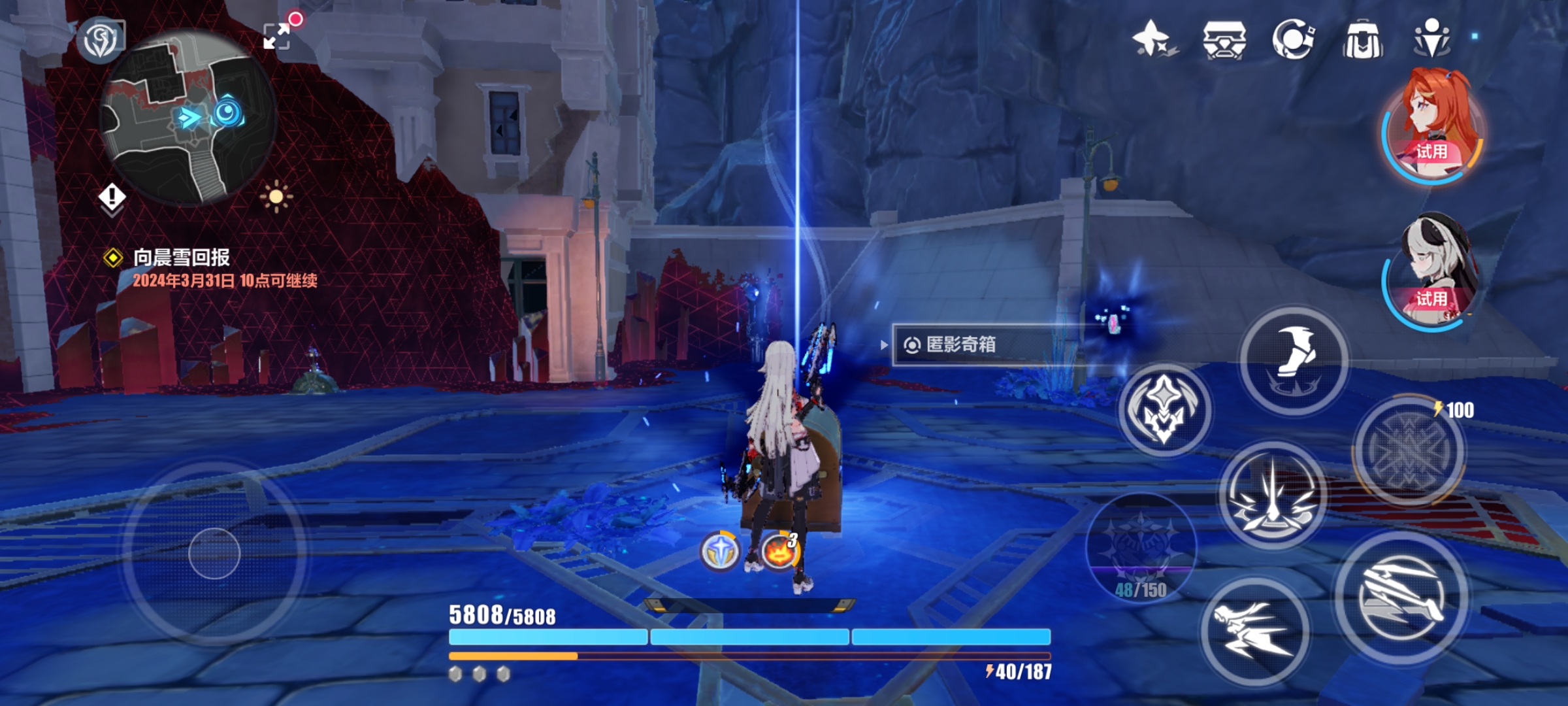Open the emblem menu icon above minimap
The image size is (1568, 706).
click(101, 39)
